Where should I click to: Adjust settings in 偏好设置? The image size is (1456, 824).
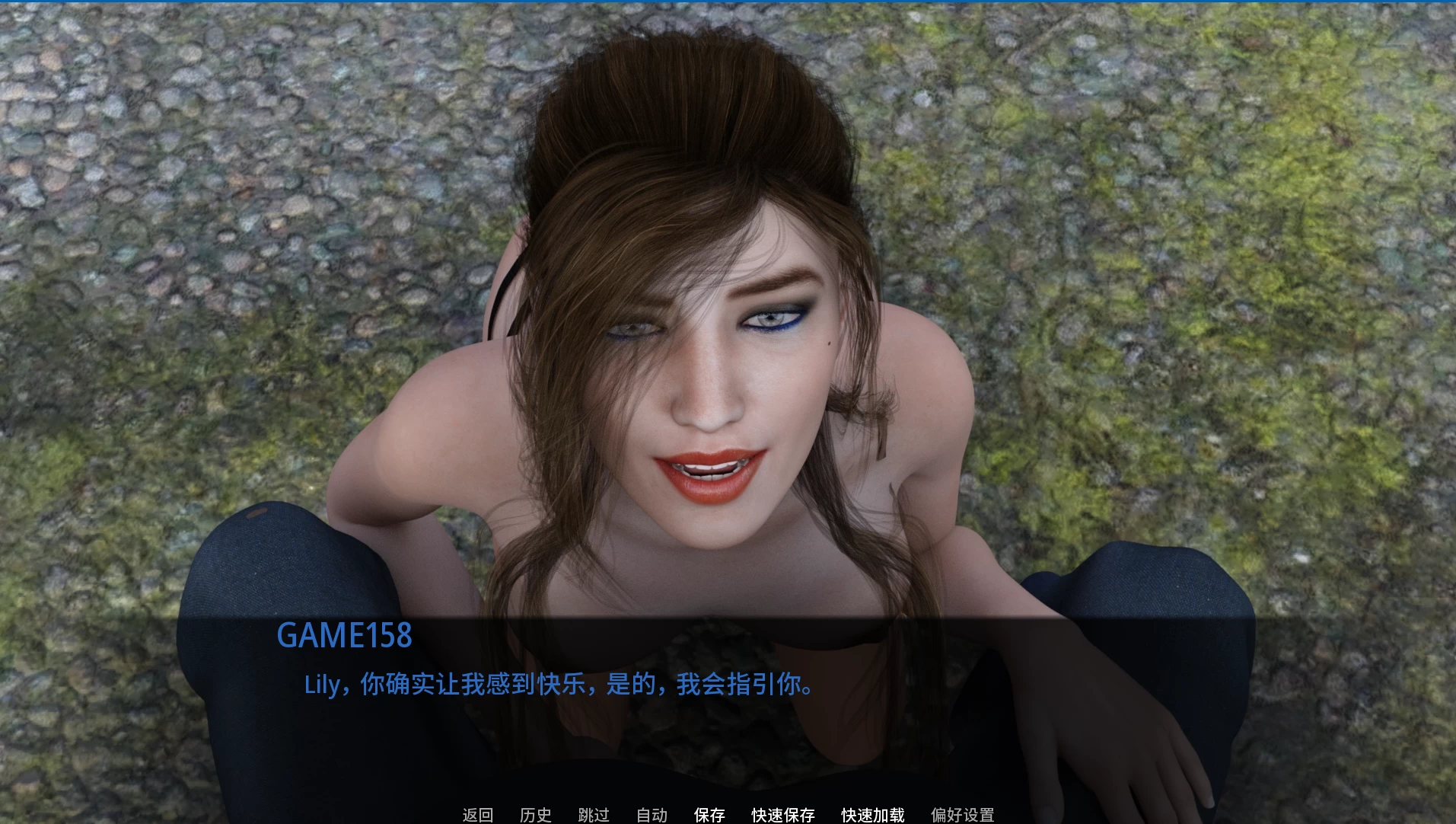coord(961,815)
